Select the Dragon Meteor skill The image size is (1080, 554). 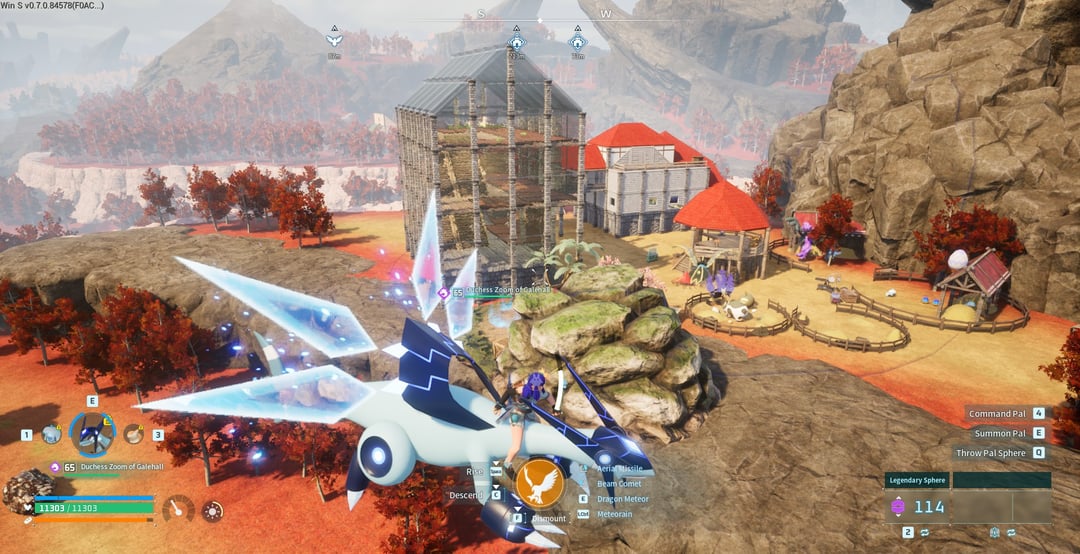pyautogui.click(x=621, y=499)
